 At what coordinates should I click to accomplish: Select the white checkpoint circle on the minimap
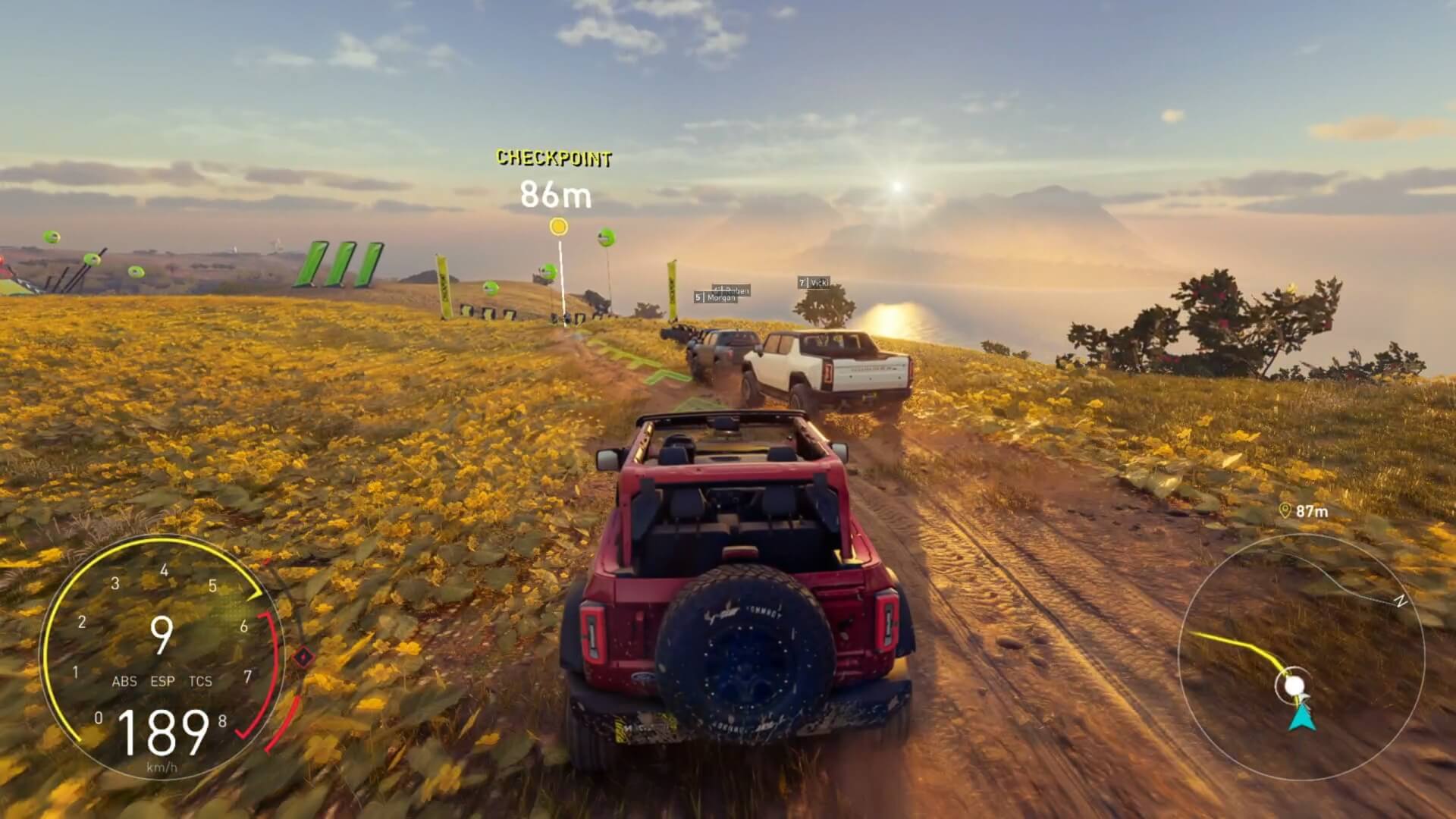(1294, 684)
